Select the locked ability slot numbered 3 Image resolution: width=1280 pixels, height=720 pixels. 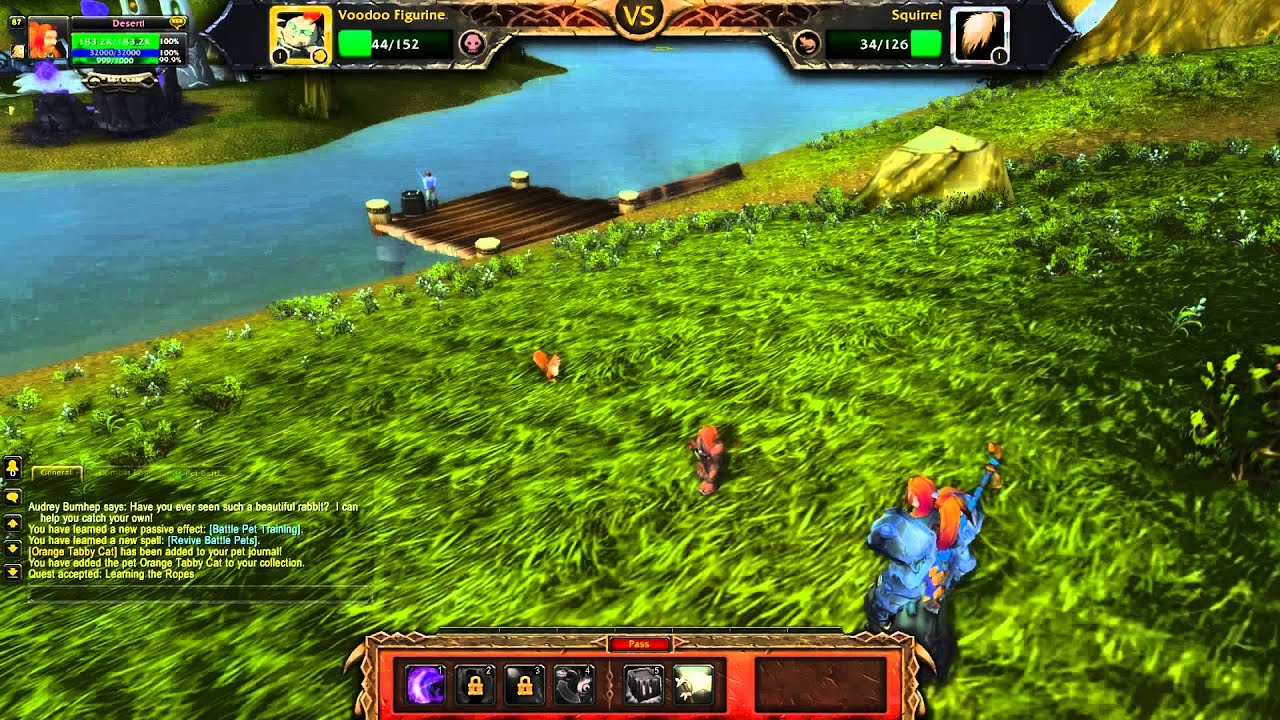click(x=524, y=685)
